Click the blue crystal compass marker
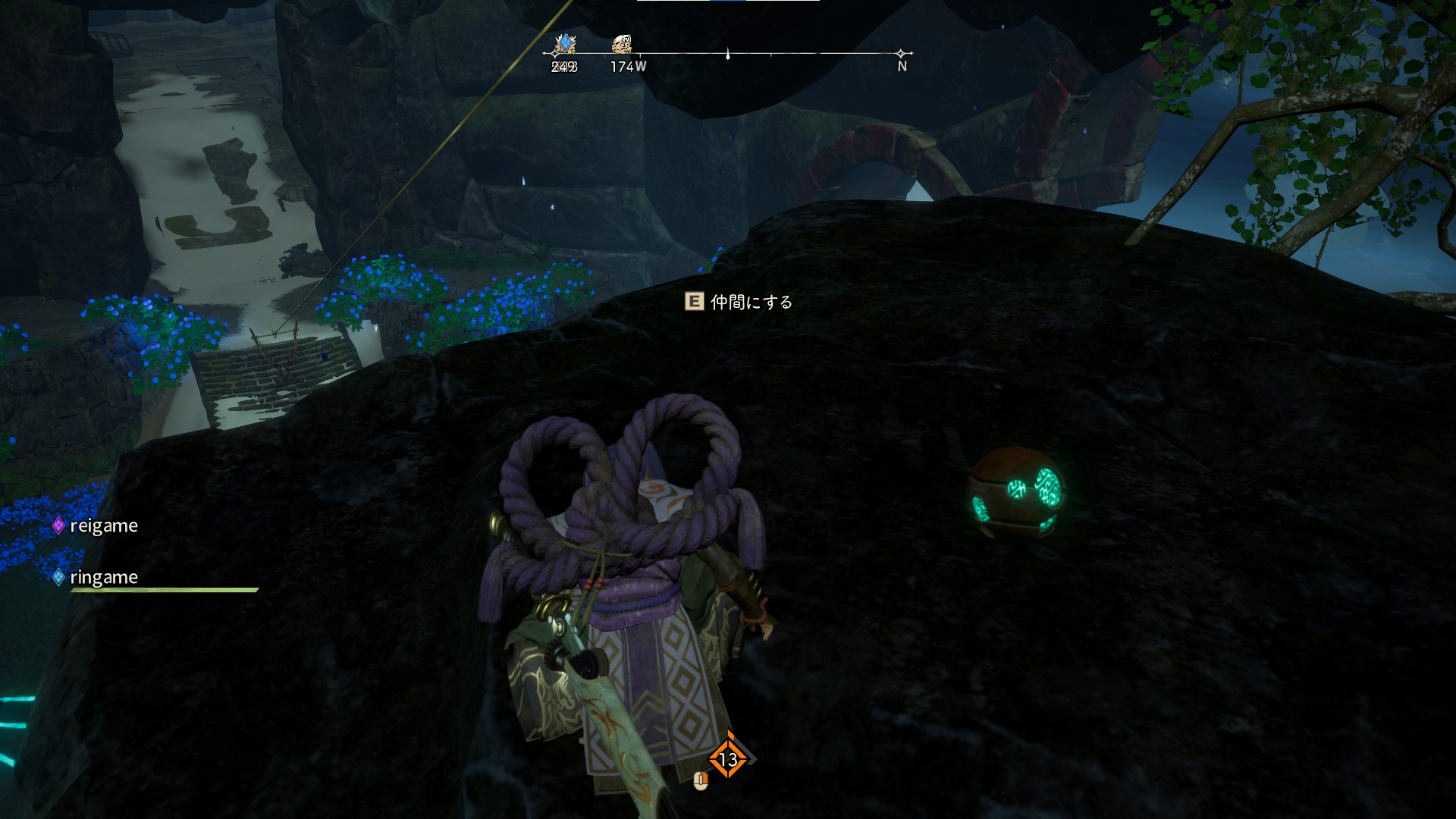 564,44
